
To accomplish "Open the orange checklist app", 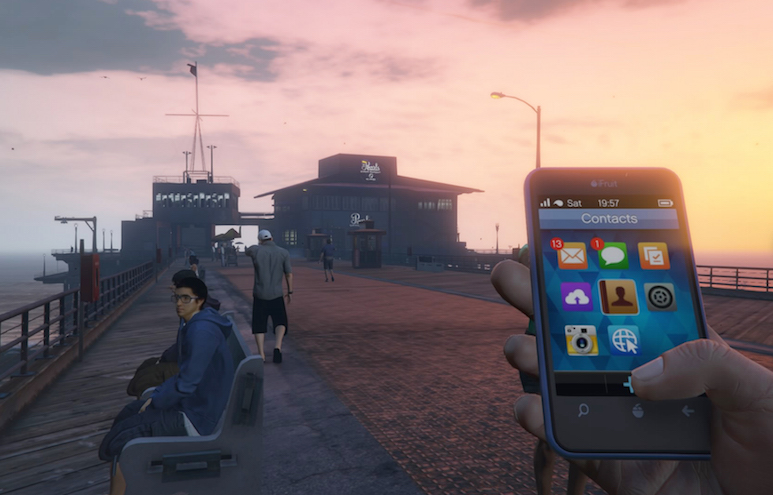I will (x=653, y=255).
